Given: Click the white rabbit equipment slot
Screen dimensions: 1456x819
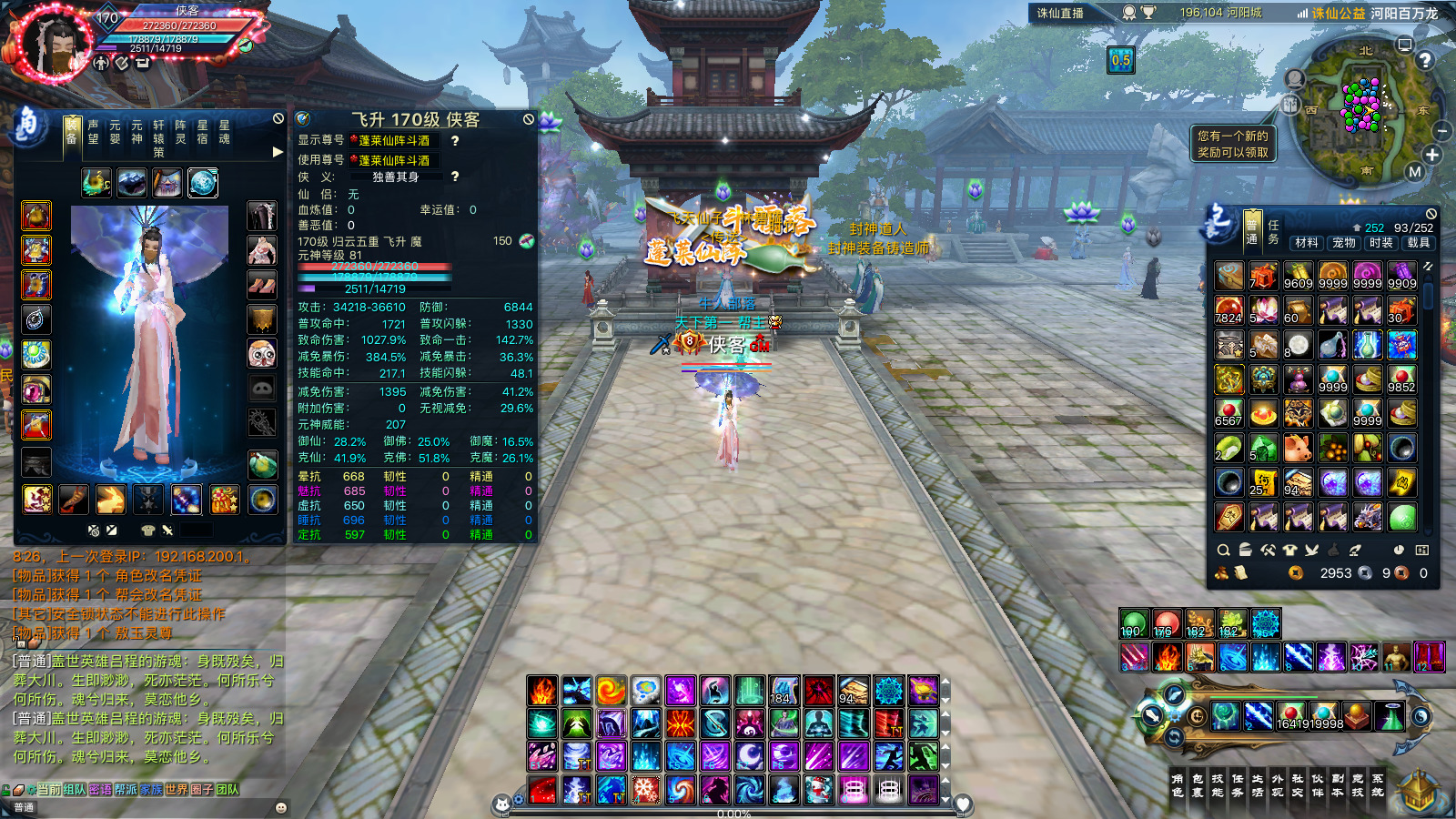Looking at the screenshot, I should pos(111,499).
